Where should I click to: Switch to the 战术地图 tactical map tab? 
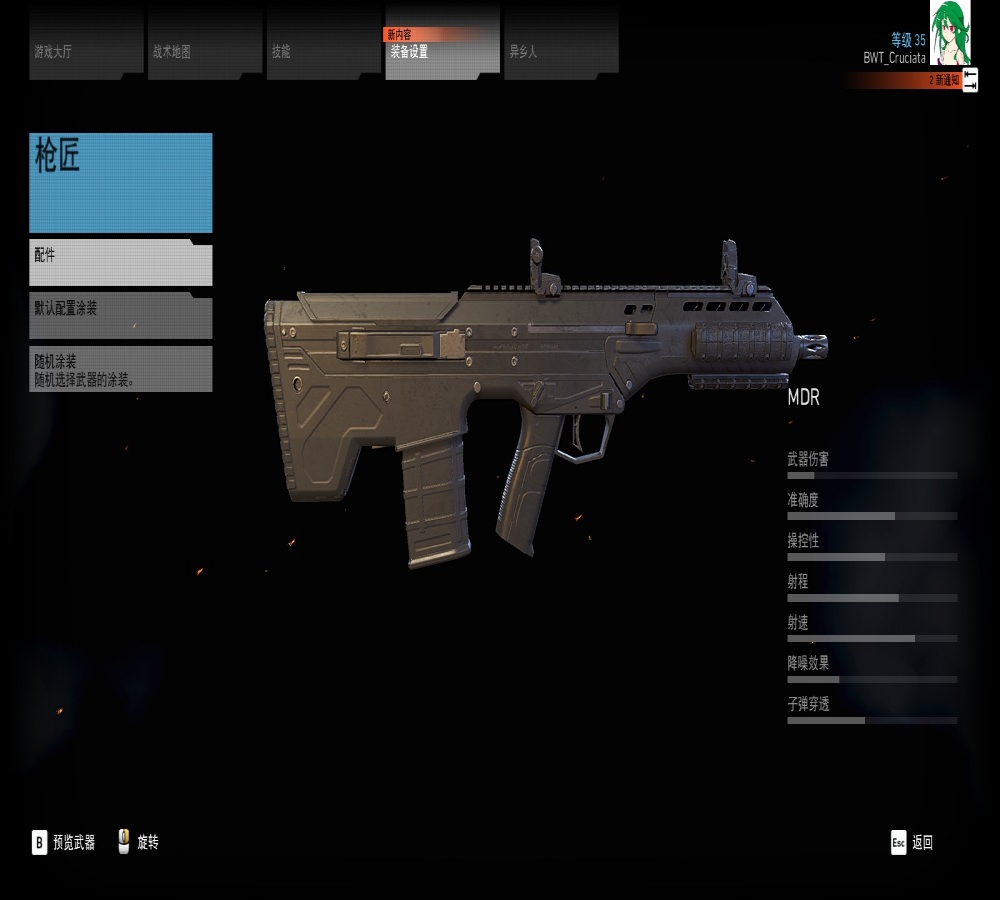[205, 45]
